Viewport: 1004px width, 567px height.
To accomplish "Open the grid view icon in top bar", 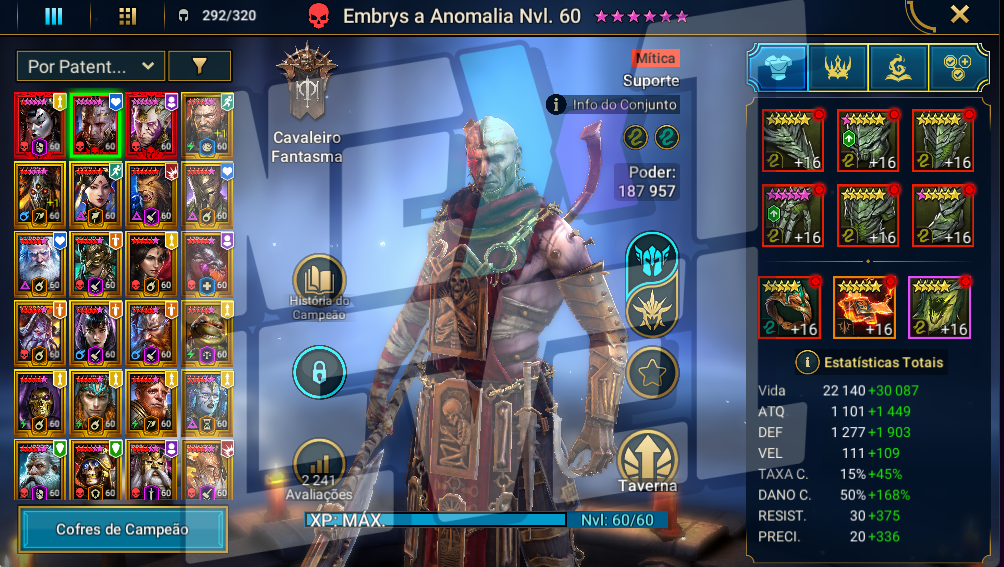I will tap(127, 16).
